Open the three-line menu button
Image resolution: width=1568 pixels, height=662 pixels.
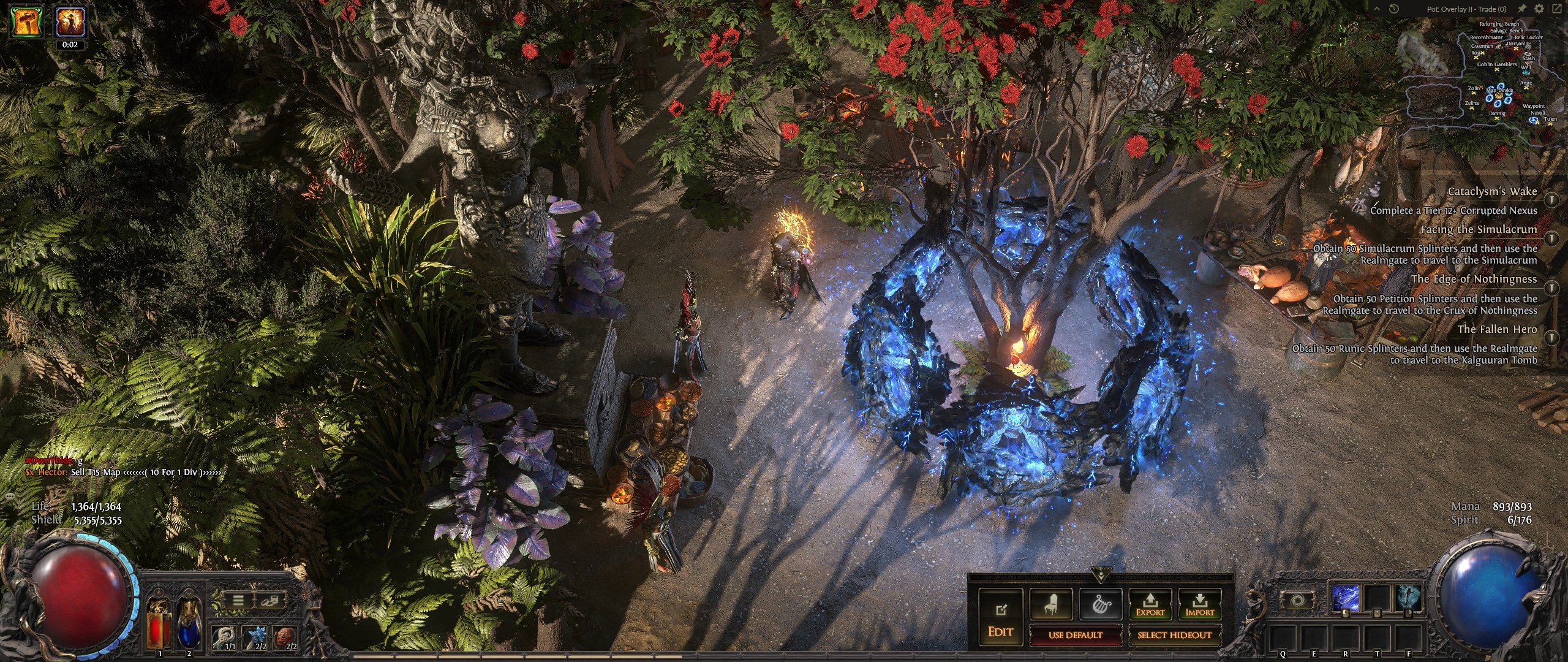pyautogui.click(x=238, y=601)
